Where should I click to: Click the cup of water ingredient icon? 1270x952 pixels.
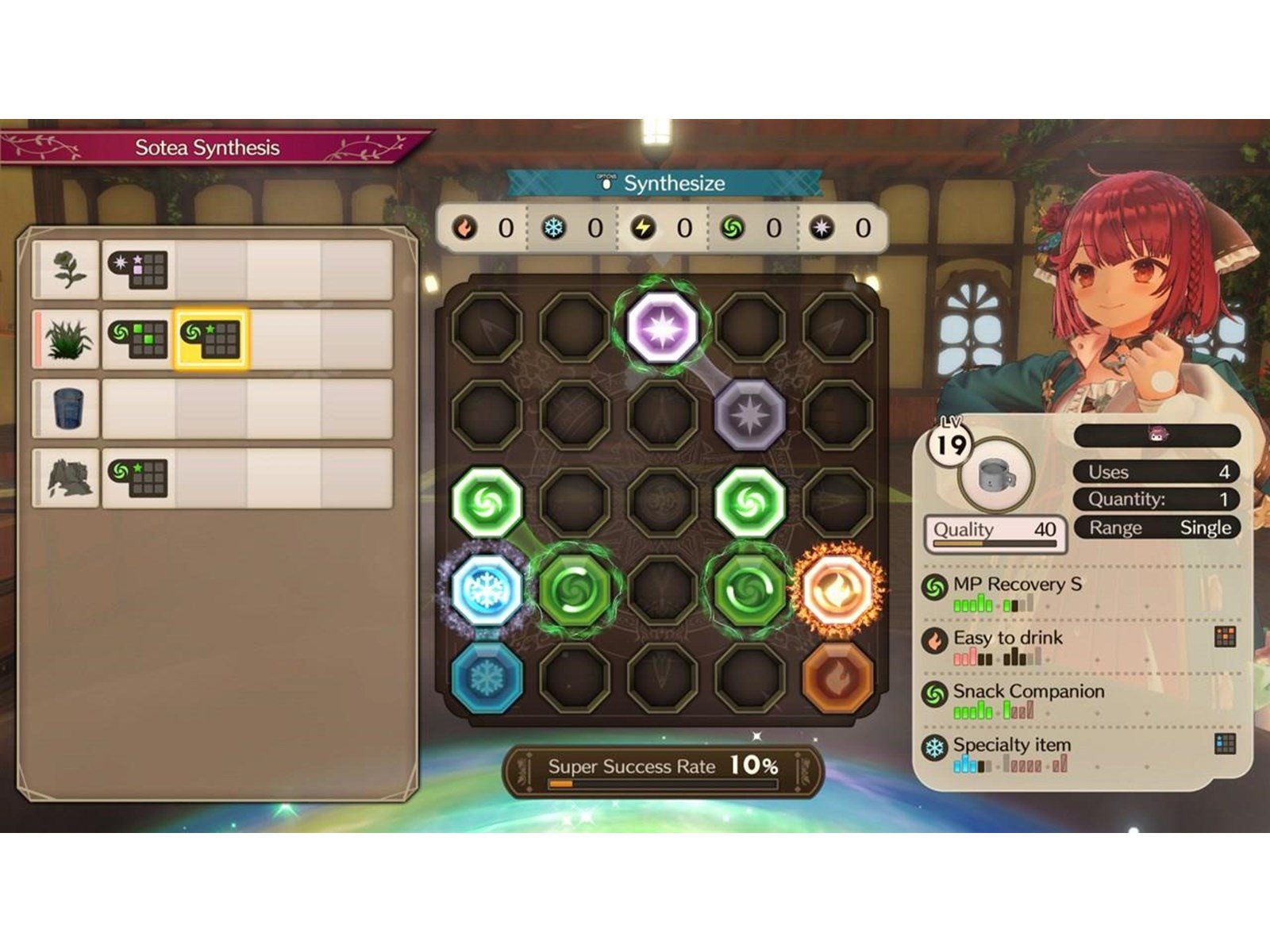[x=67, y=409]
